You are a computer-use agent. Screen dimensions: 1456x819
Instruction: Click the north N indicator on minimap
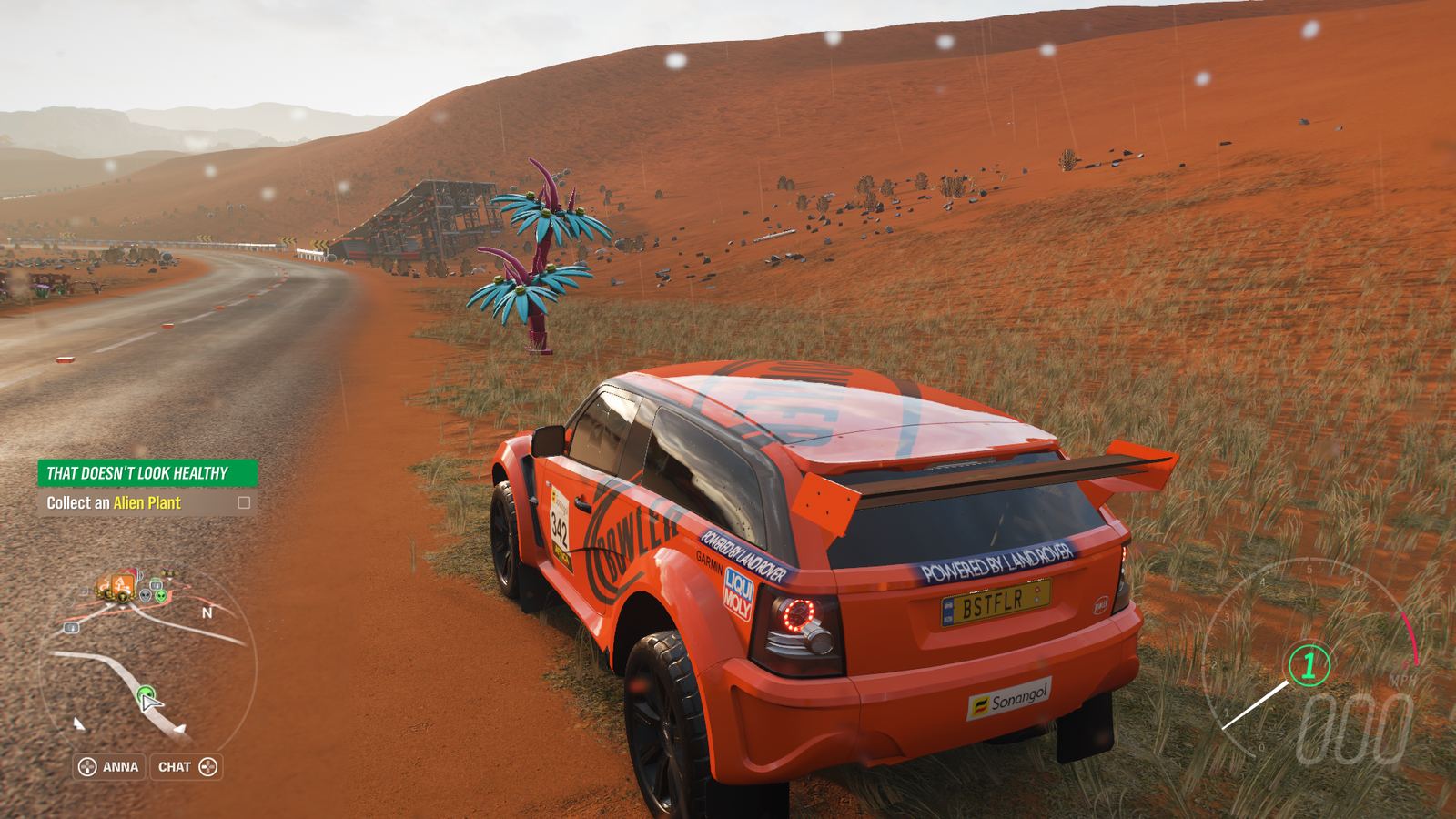207,613
